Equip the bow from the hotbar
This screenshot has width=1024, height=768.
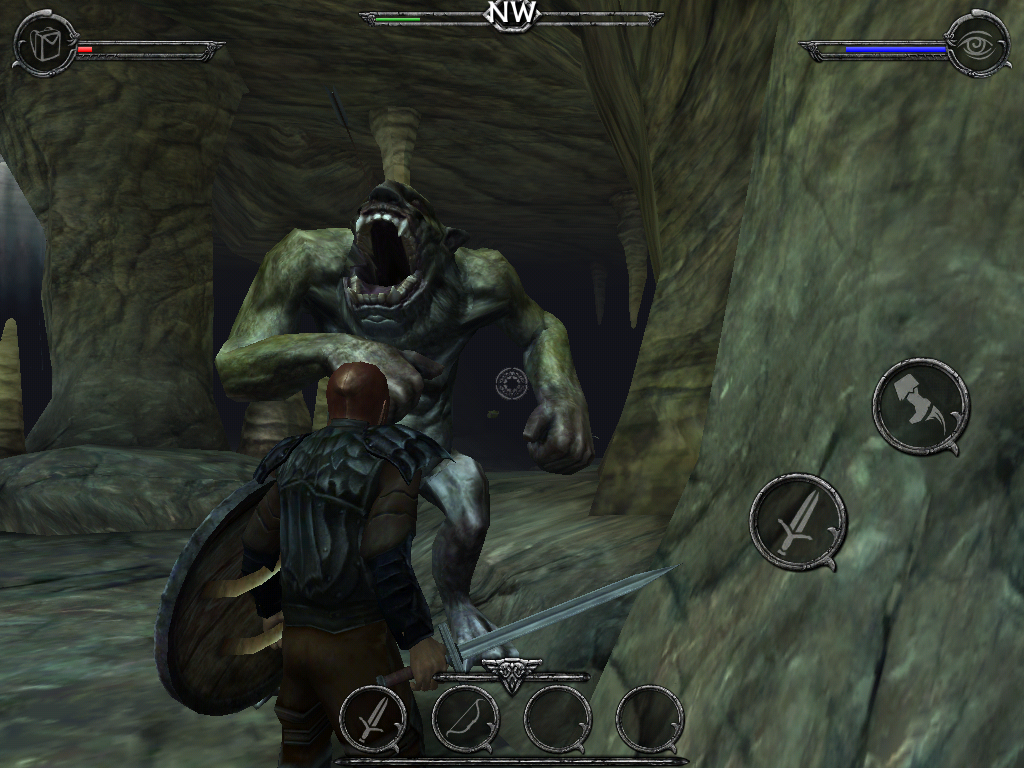pos(465,719)
